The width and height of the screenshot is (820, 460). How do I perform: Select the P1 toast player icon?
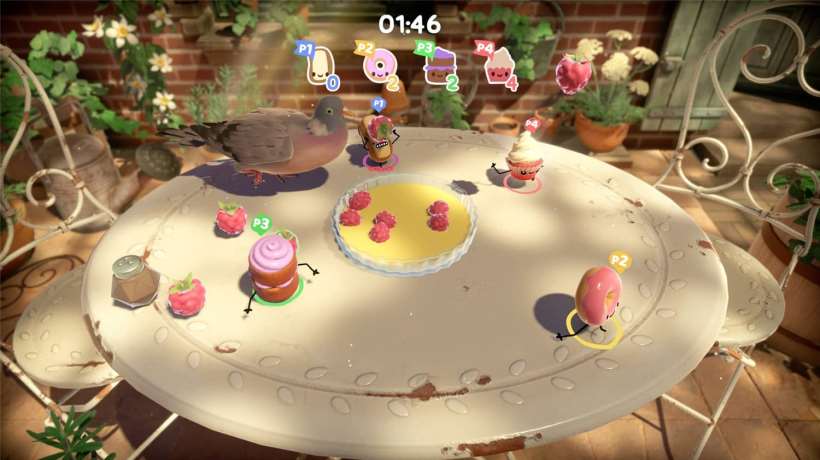[x=320, y=66]
